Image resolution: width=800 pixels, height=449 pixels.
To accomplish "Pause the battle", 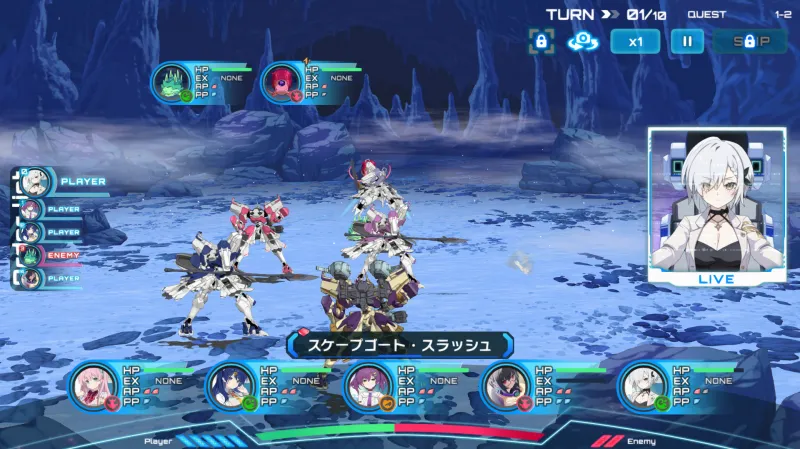I will point(687,41).
